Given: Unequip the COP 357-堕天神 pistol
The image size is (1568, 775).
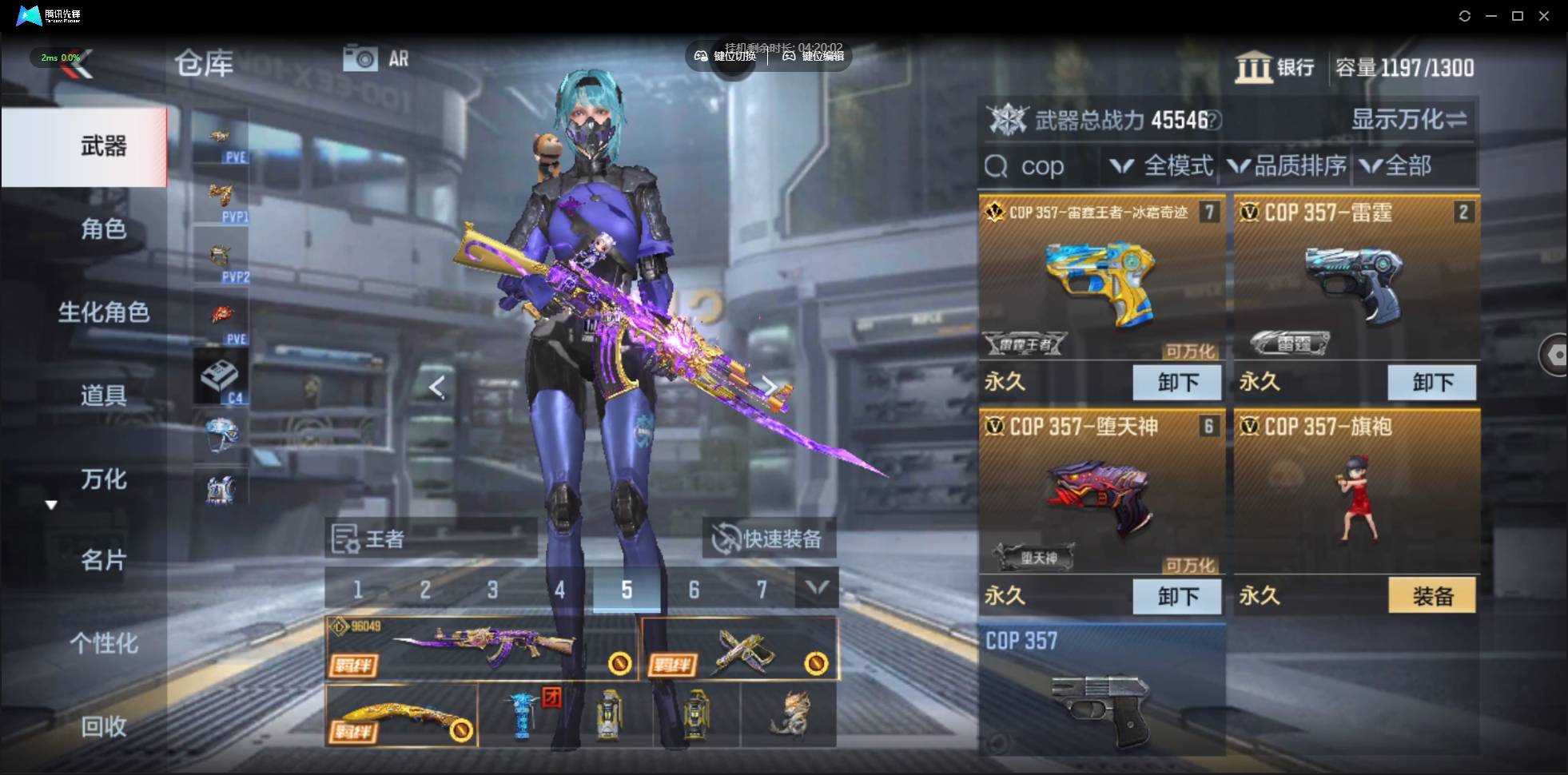Looking at the screenshot, I should [1176, 596].
